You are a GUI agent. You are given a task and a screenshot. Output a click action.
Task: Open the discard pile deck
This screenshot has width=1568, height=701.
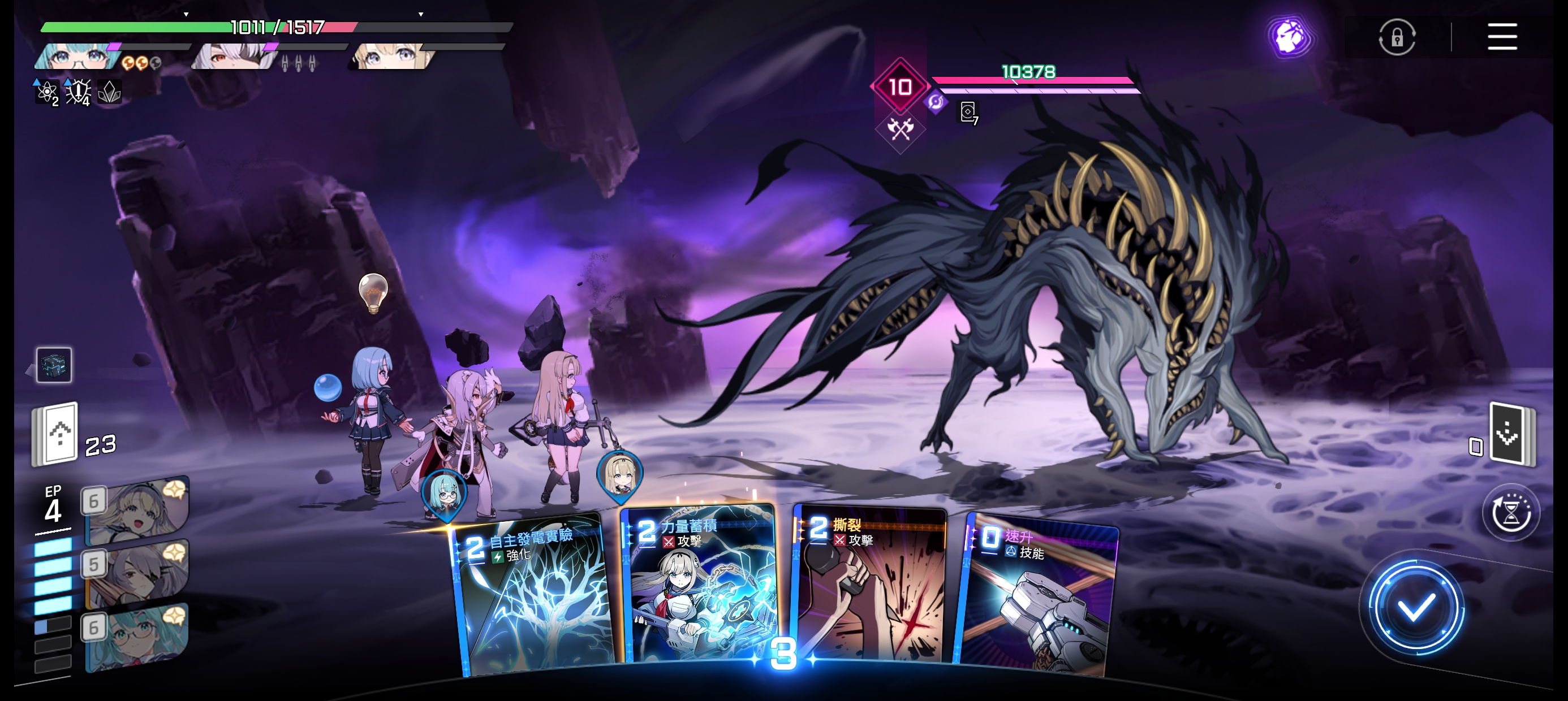(x=1511, y=435)
